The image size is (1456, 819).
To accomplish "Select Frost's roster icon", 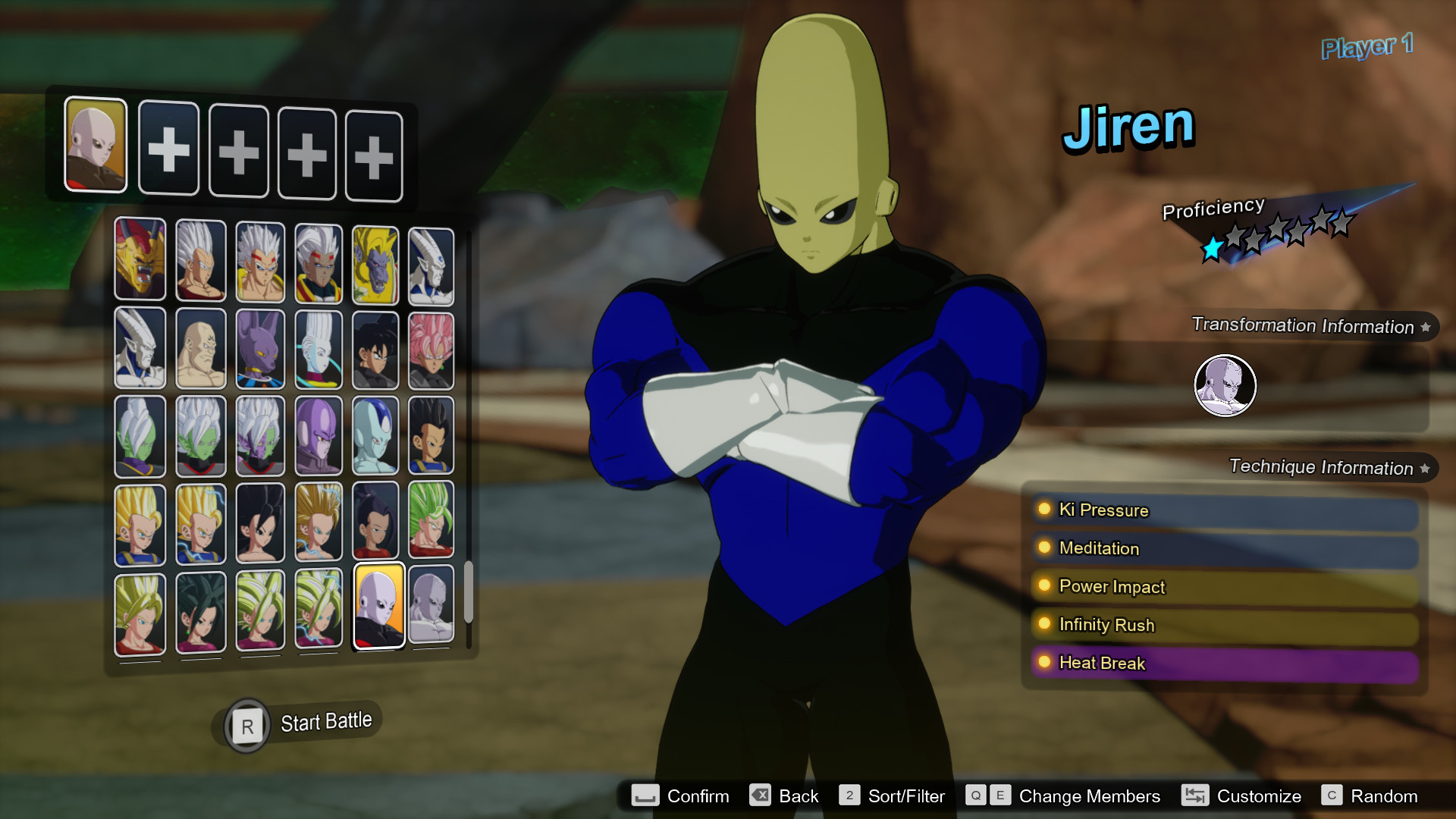I will click(x=375, y=436).
